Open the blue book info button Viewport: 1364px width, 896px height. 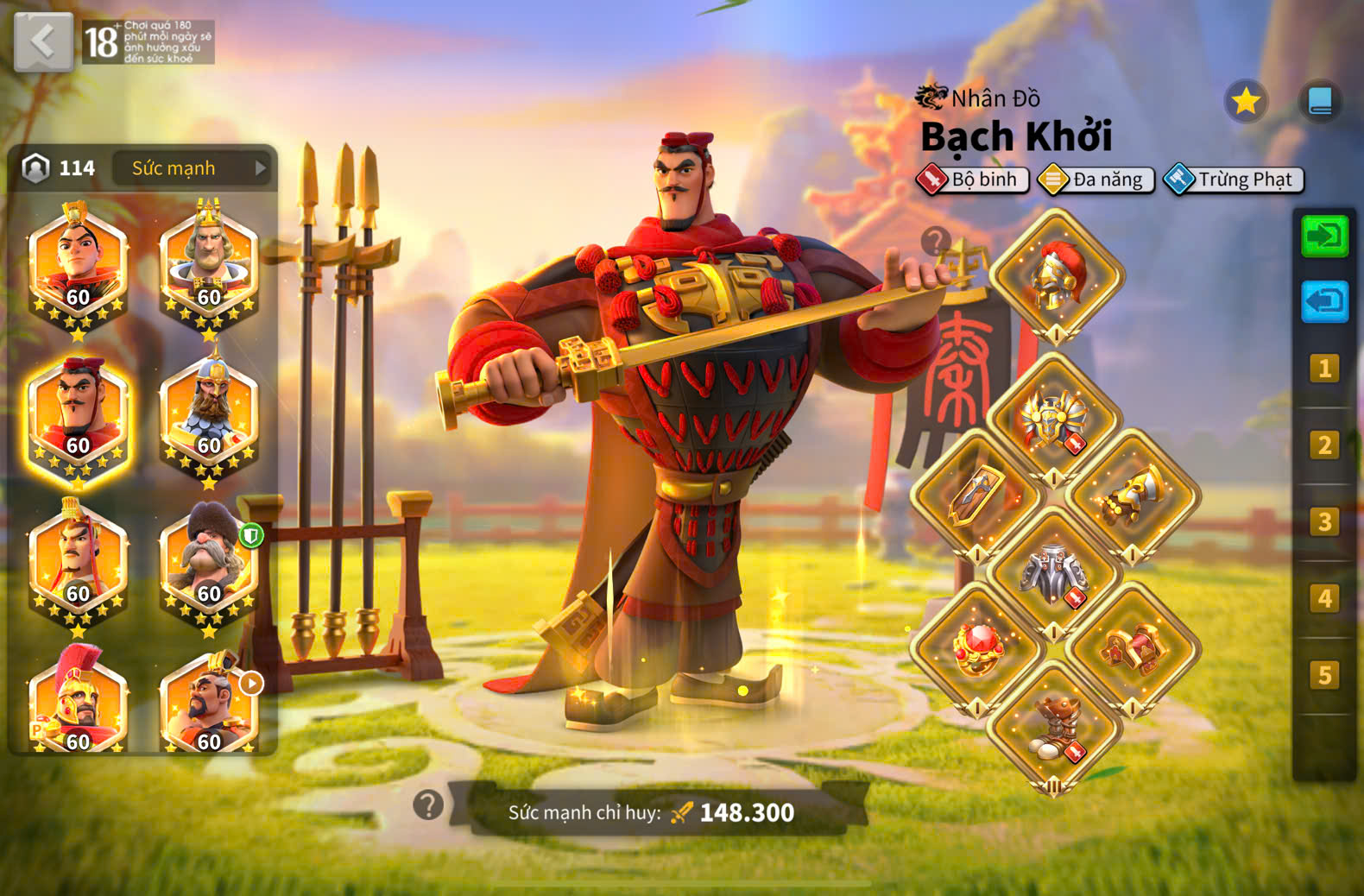[1319, 102]
